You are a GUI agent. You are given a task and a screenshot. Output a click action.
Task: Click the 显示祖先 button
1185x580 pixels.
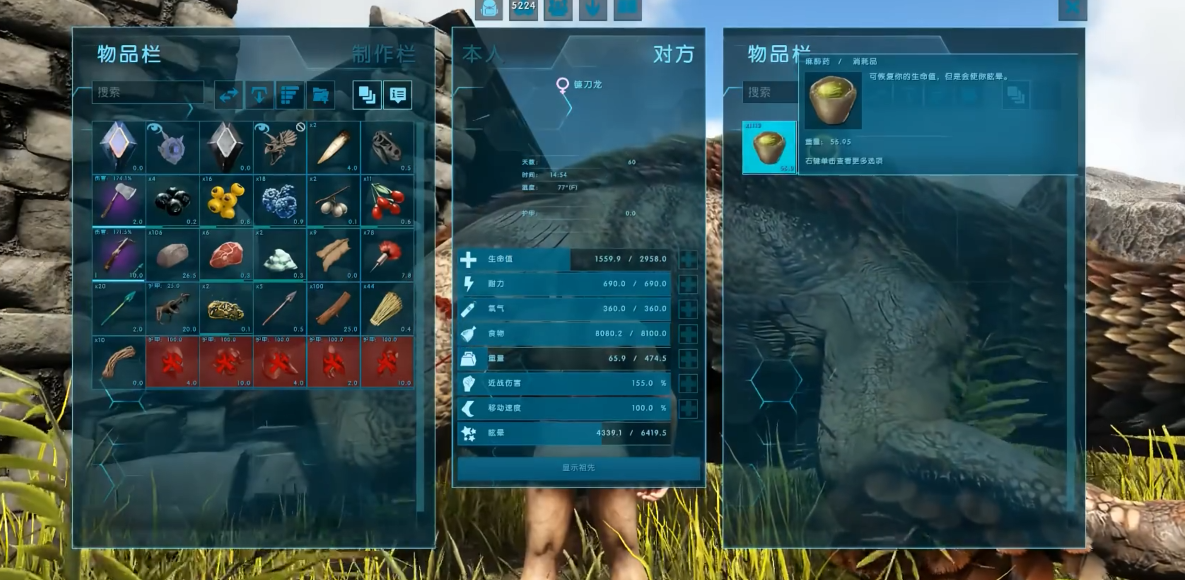point(579,468)
